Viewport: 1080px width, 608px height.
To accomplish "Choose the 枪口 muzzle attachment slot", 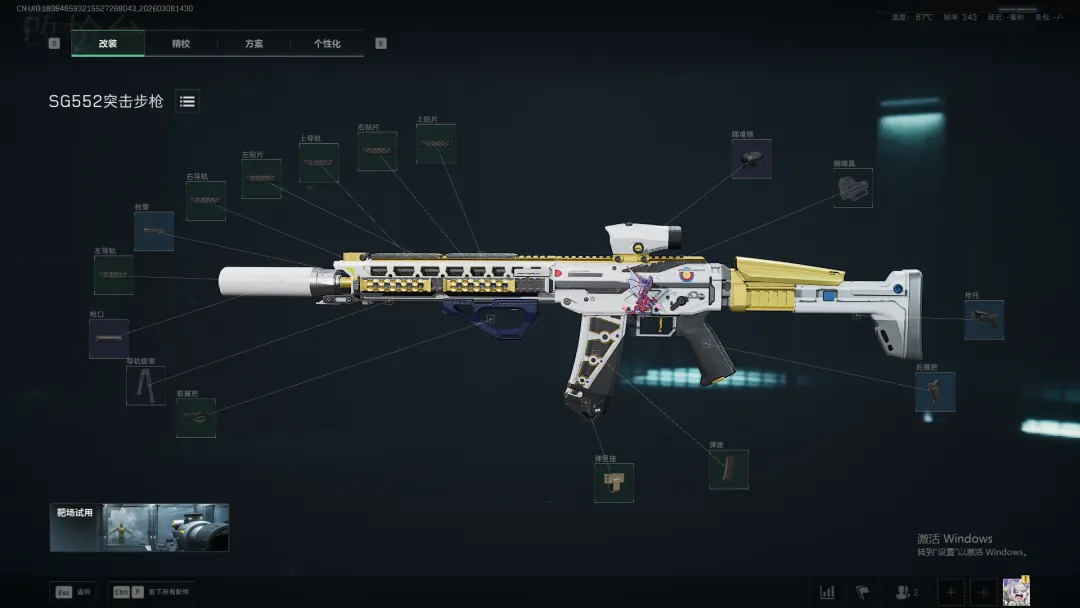I will point(109,339).
